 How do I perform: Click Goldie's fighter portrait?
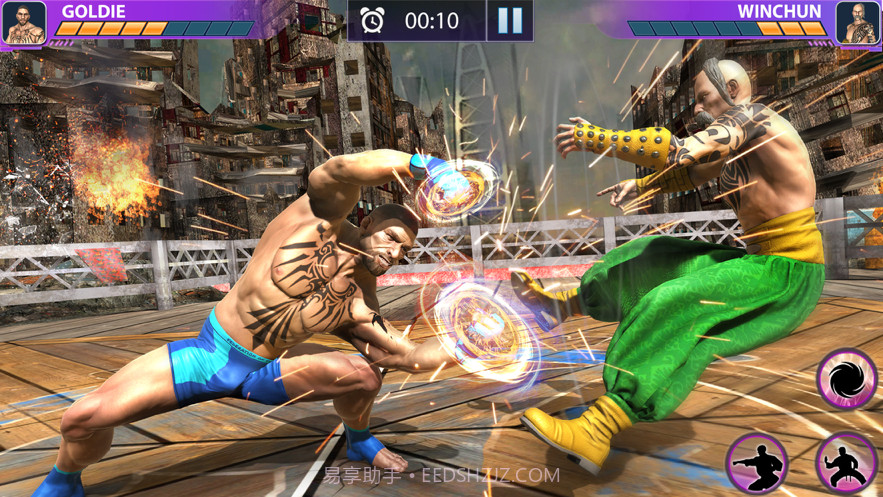(x=24, y=22)
